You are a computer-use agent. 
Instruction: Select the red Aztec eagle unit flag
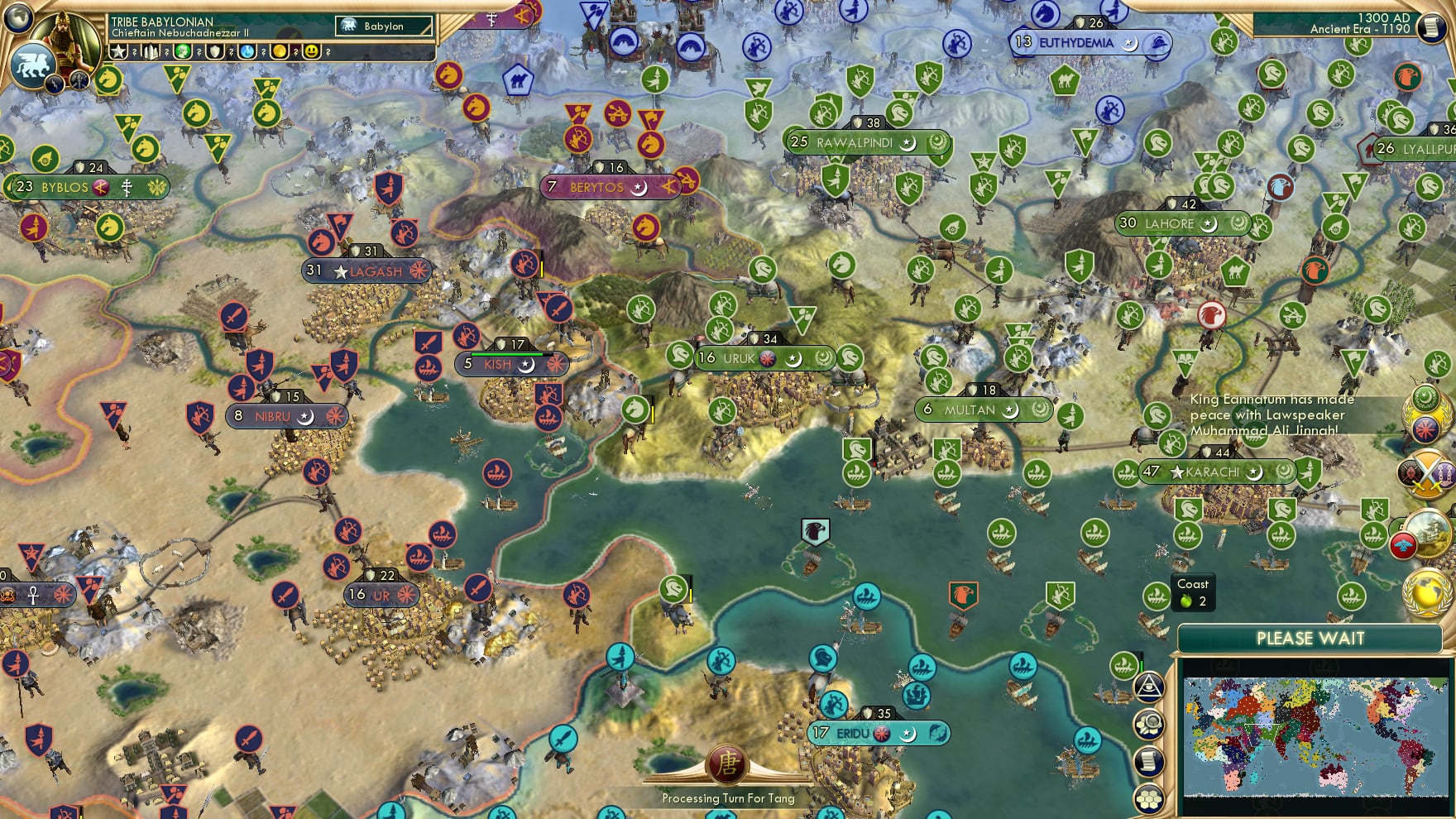[x=1209, y=315]
